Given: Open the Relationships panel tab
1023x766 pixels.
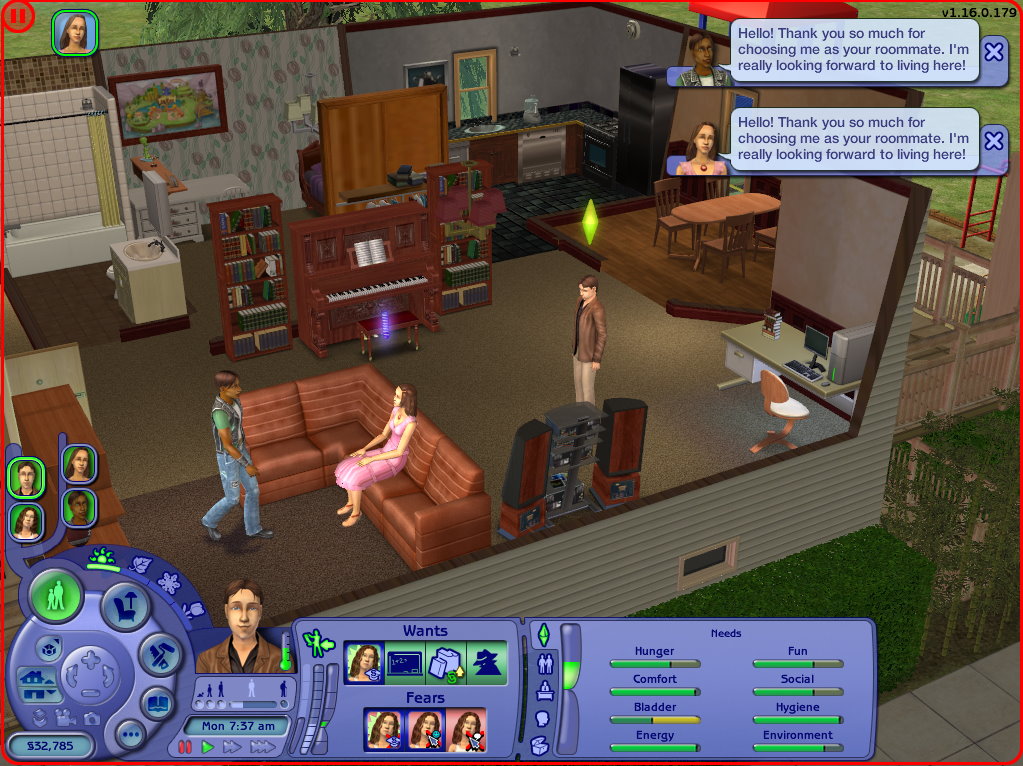Looking at the screenshot, I should [545, 662].
